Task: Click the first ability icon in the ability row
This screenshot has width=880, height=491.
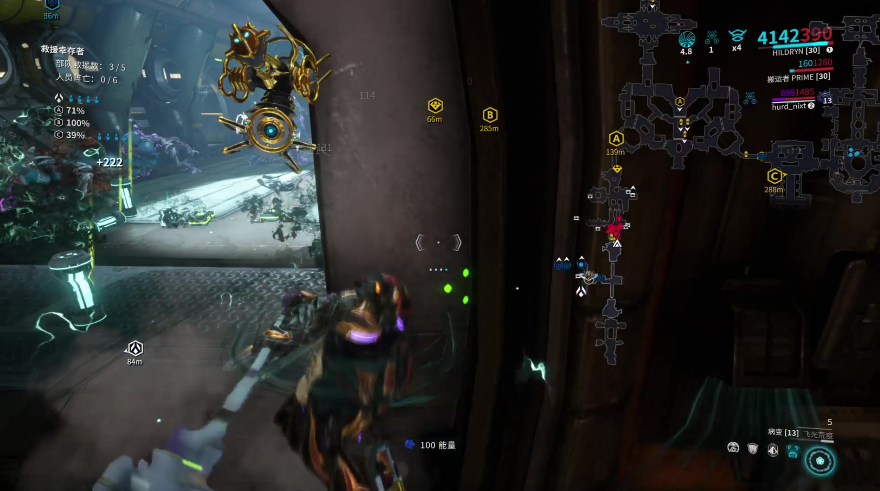Action: point(733,449)
